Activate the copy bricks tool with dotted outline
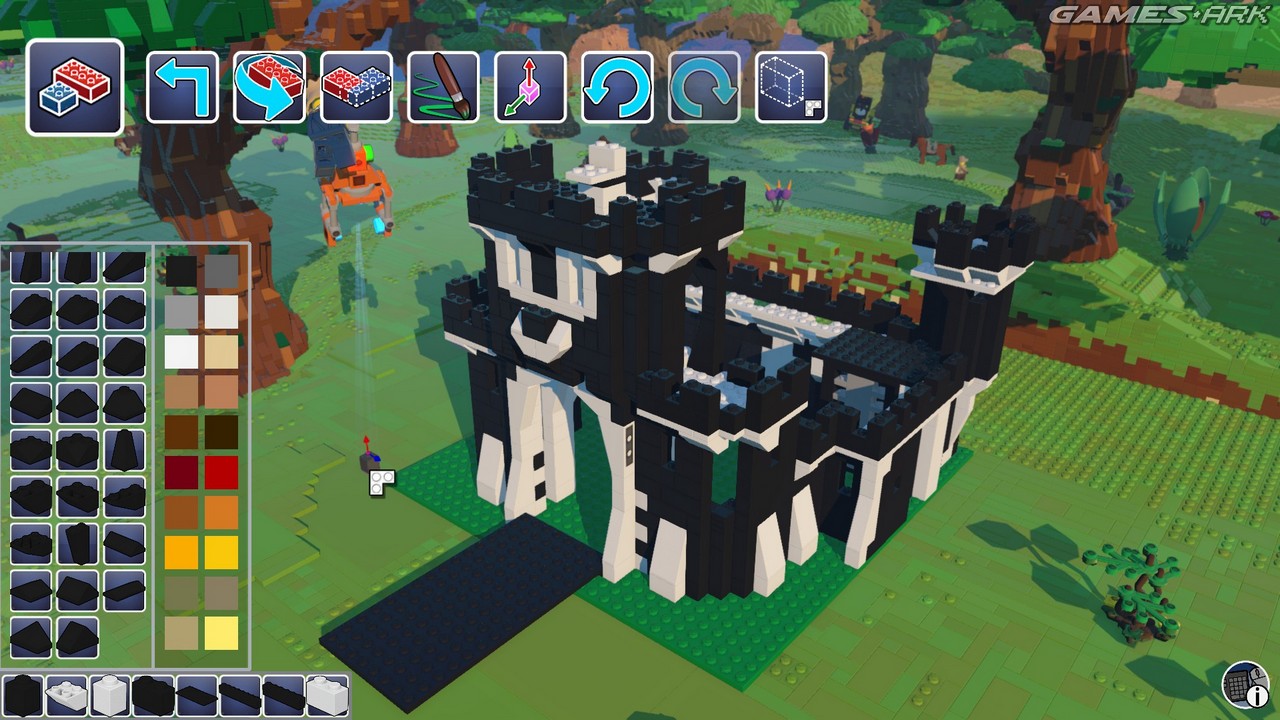The height and width of the screenshot is (720, 1280). [x=356, y=88]
